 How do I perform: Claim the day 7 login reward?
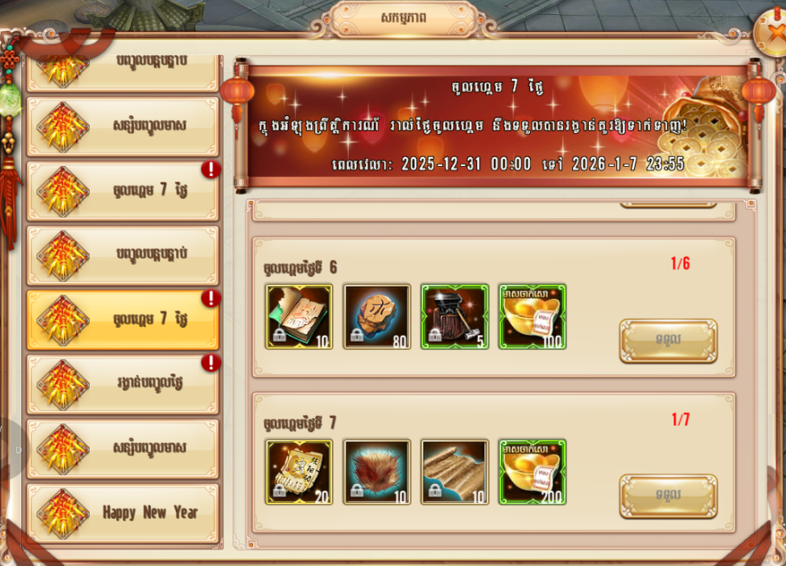click(x=667, y=496)
